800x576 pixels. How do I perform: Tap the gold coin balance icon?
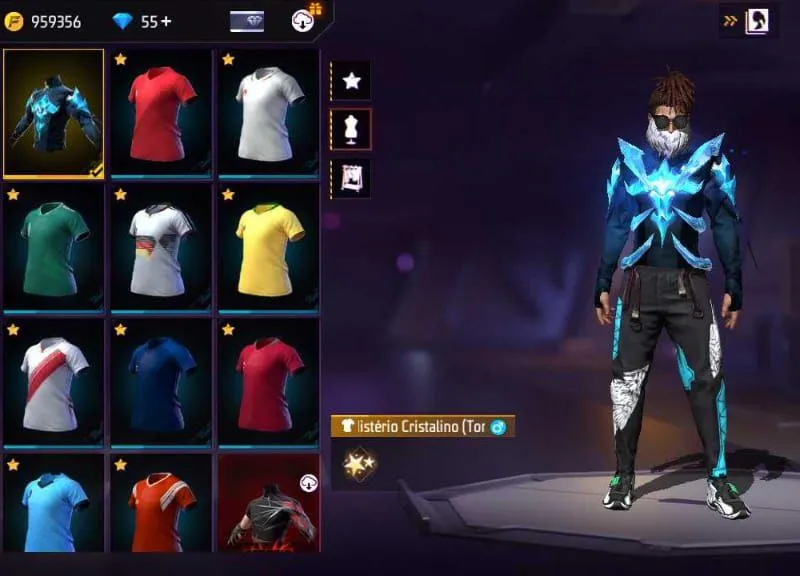tap(15, 21)
